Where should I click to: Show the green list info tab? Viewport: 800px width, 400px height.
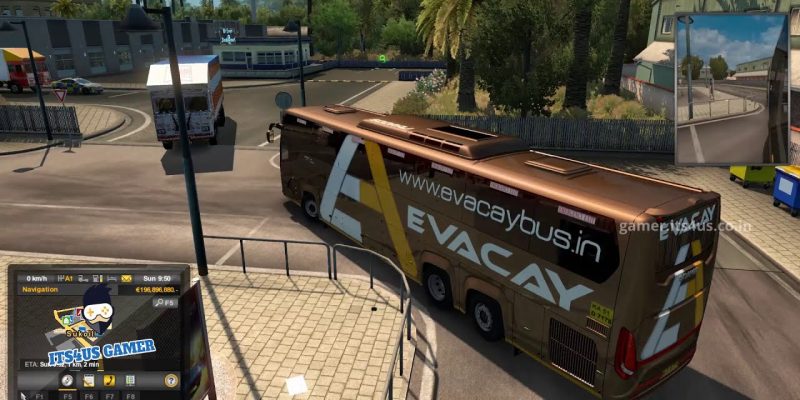[130, 380]
